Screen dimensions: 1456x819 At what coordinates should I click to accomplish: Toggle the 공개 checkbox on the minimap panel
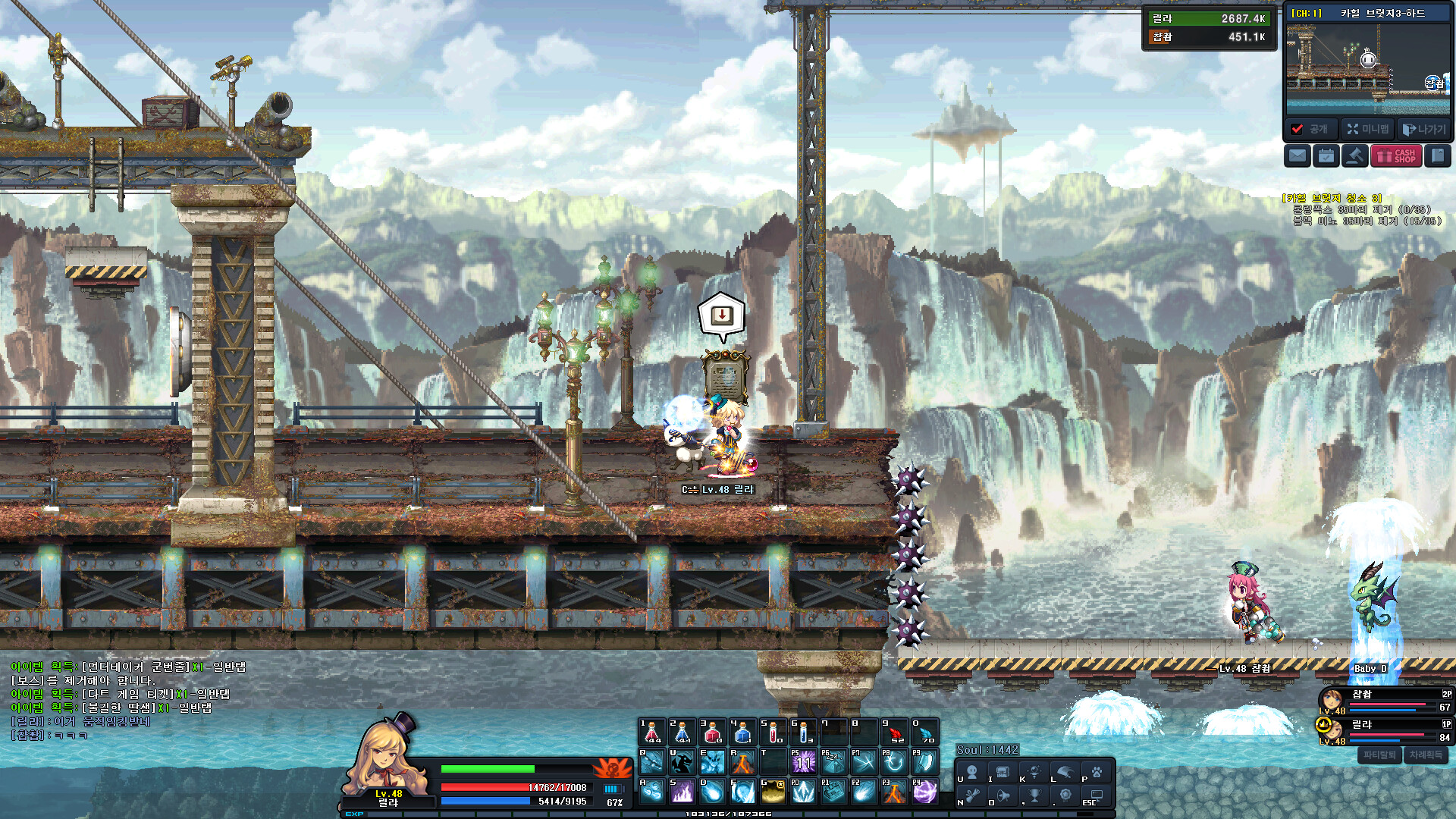pyautogui.click(x=1297, y=128)
